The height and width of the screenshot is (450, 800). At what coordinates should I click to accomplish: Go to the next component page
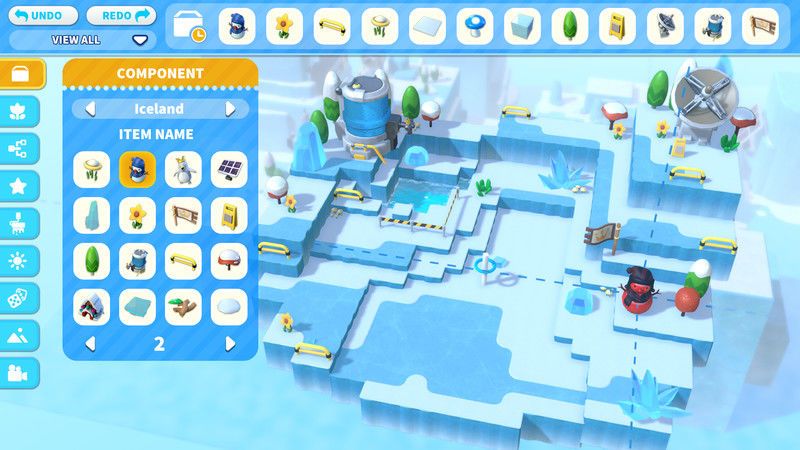pos(231,343)
